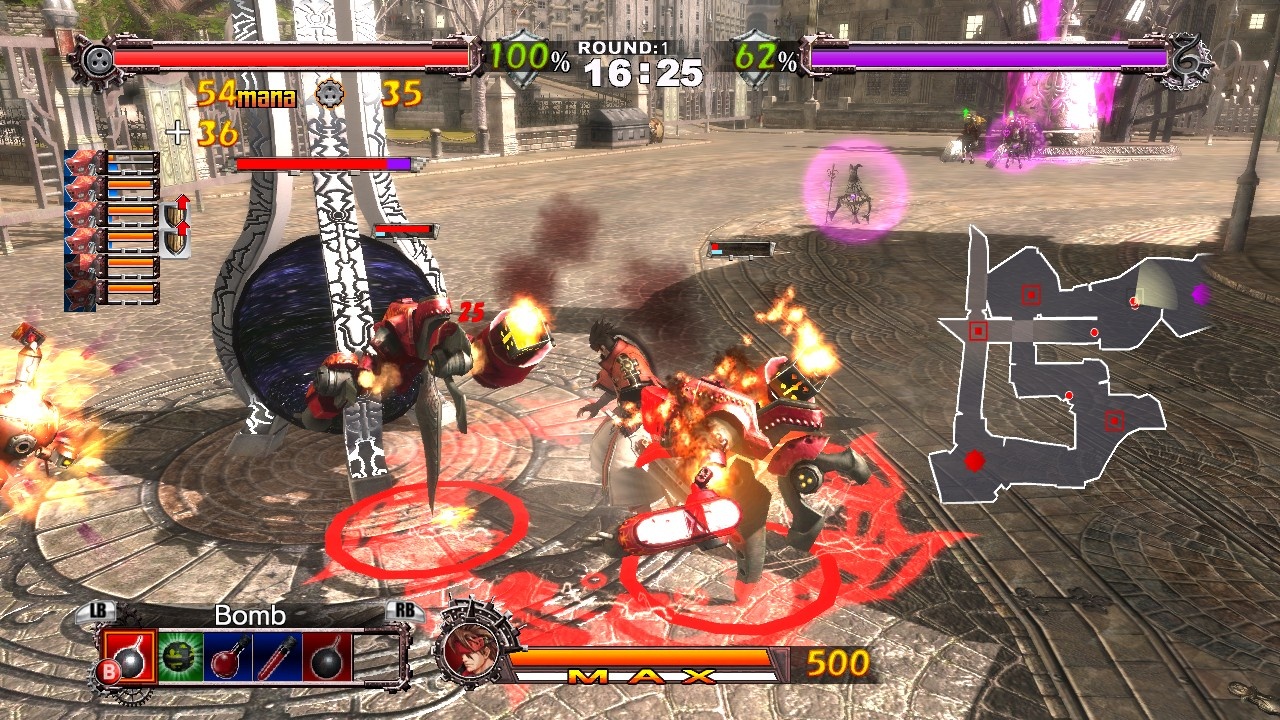Select the Bomb item in the hotbar
The image size is (1280, 720).
[x=130, y=655]
